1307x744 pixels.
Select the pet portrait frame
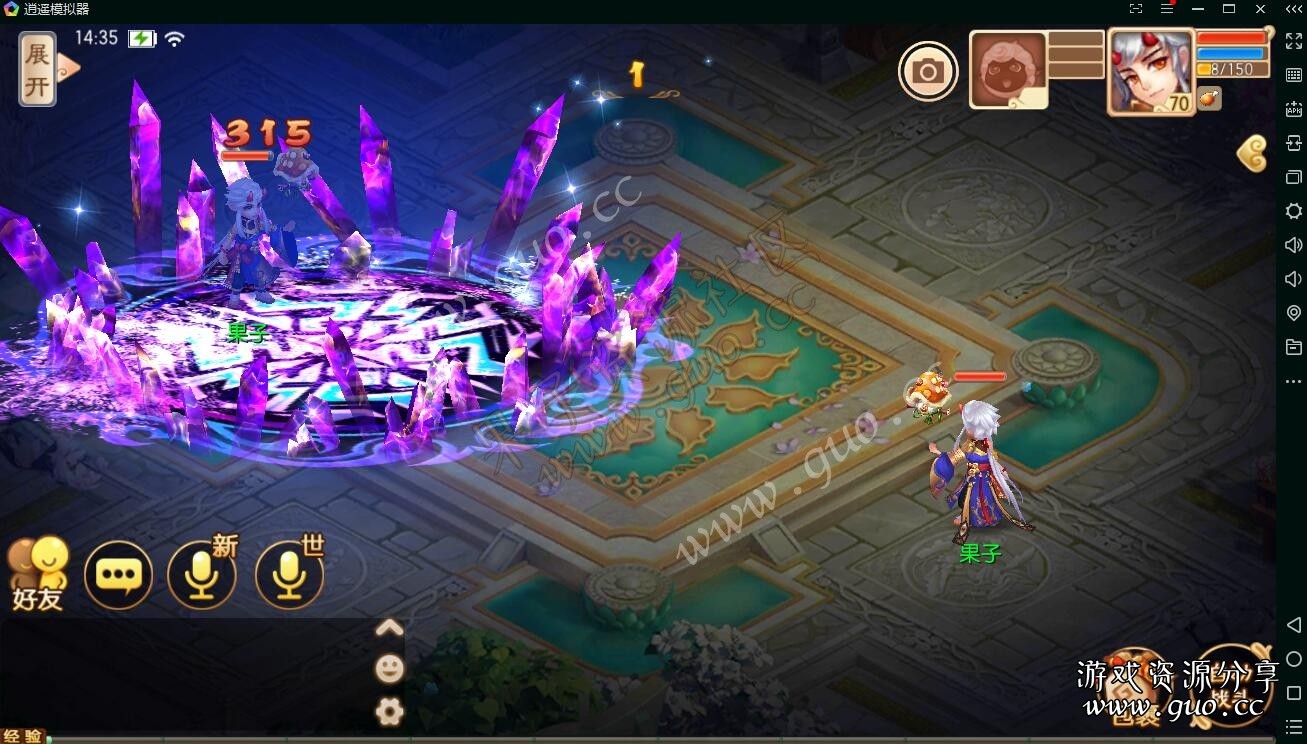[x=1008, y=70]
